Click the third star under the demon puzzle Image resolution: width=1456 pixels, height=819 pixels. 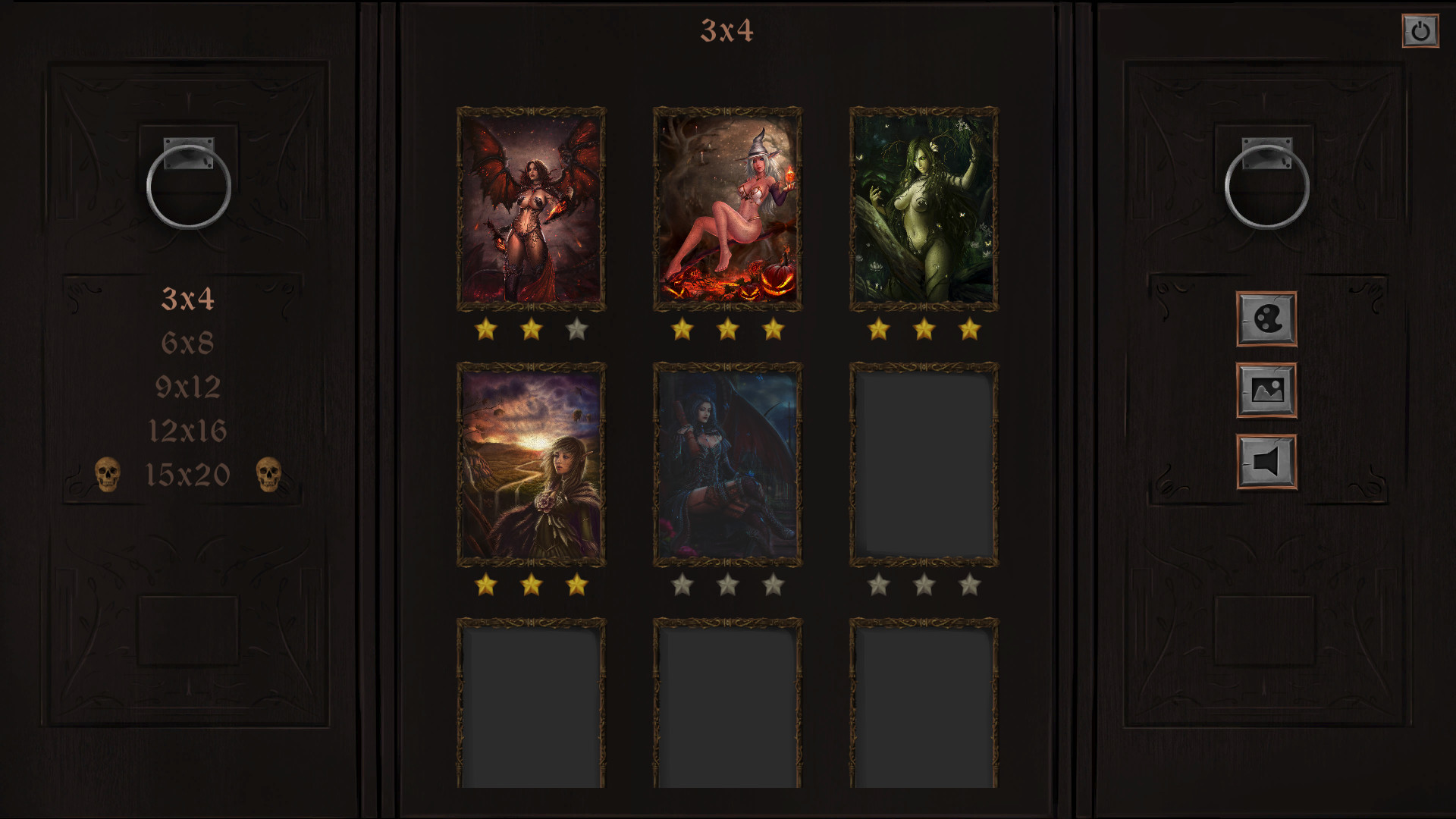[576, 329]
